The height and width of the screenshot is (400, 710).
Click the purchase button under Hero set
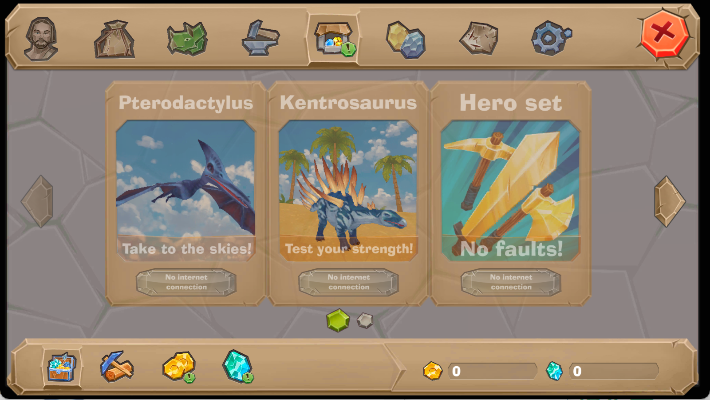point(510,282)
